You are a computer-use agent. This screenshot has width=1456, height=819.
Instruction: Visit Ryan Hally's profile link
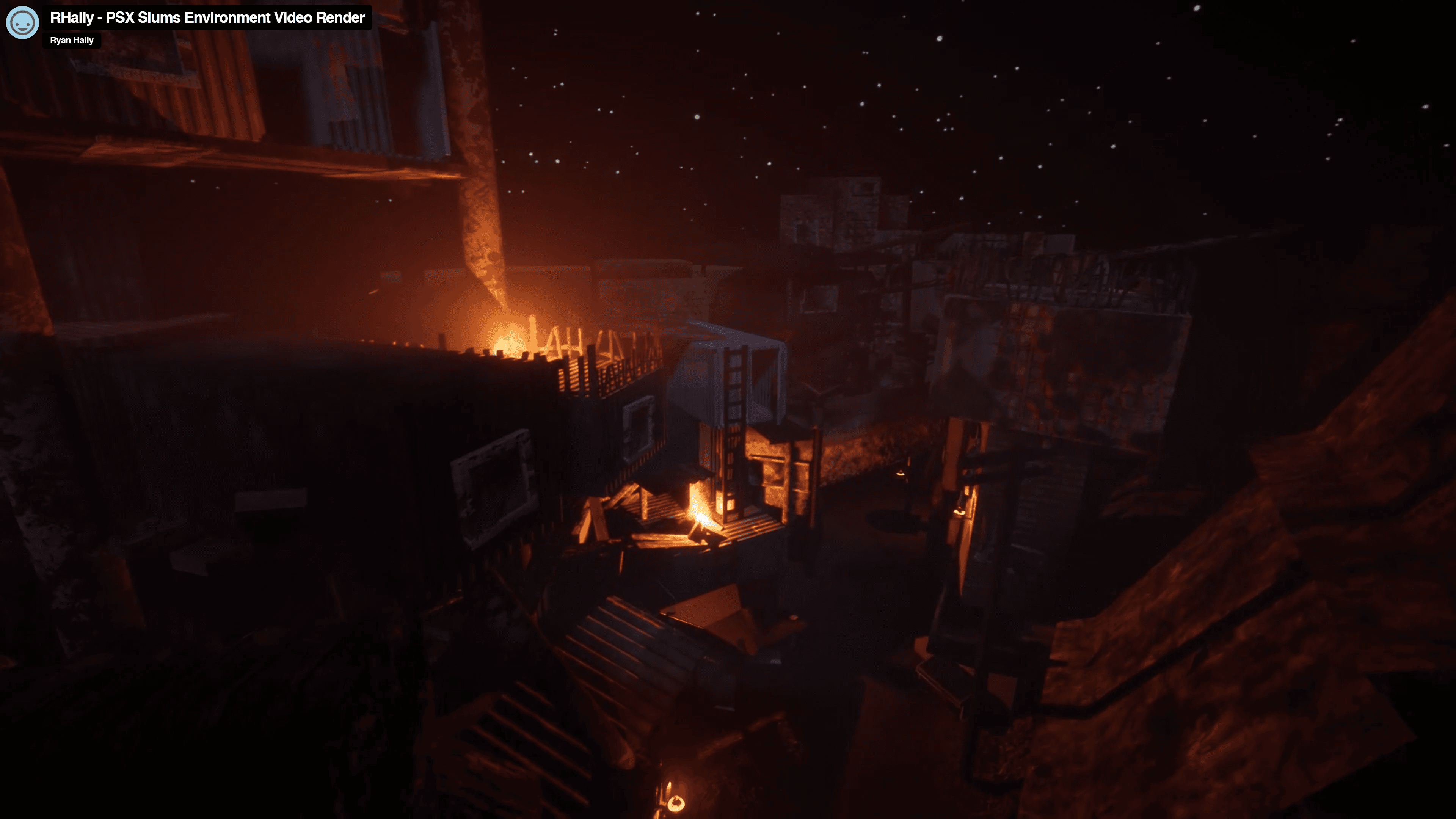click(x=72, y=40)
